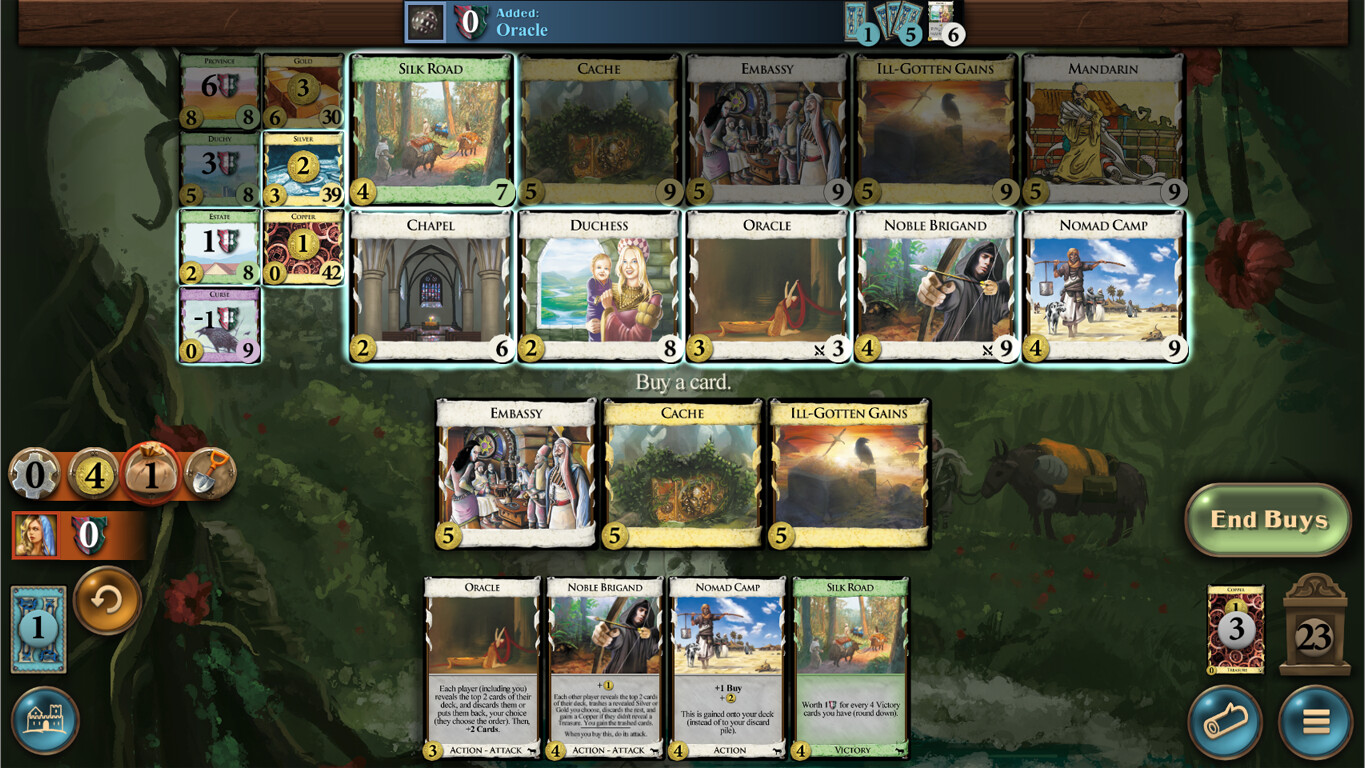Open the hamburger options menu icon
The height and width of the screenshot is (768, 1365).
[1317, 721]
